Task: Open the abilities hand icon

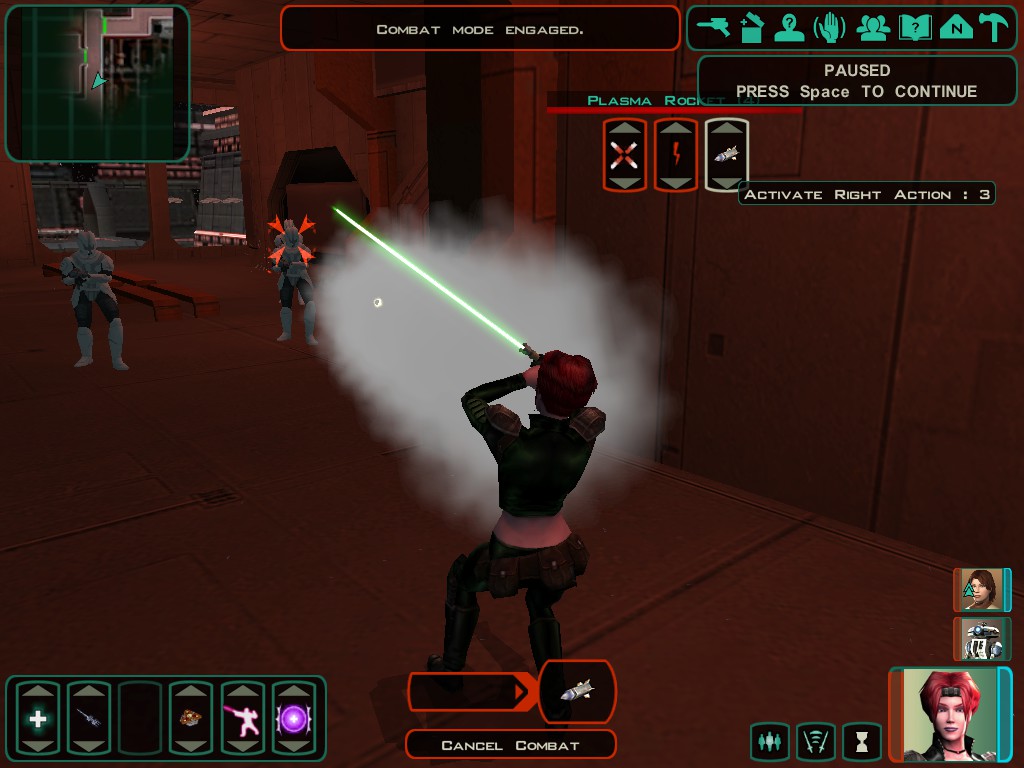Action: (830, 28)
